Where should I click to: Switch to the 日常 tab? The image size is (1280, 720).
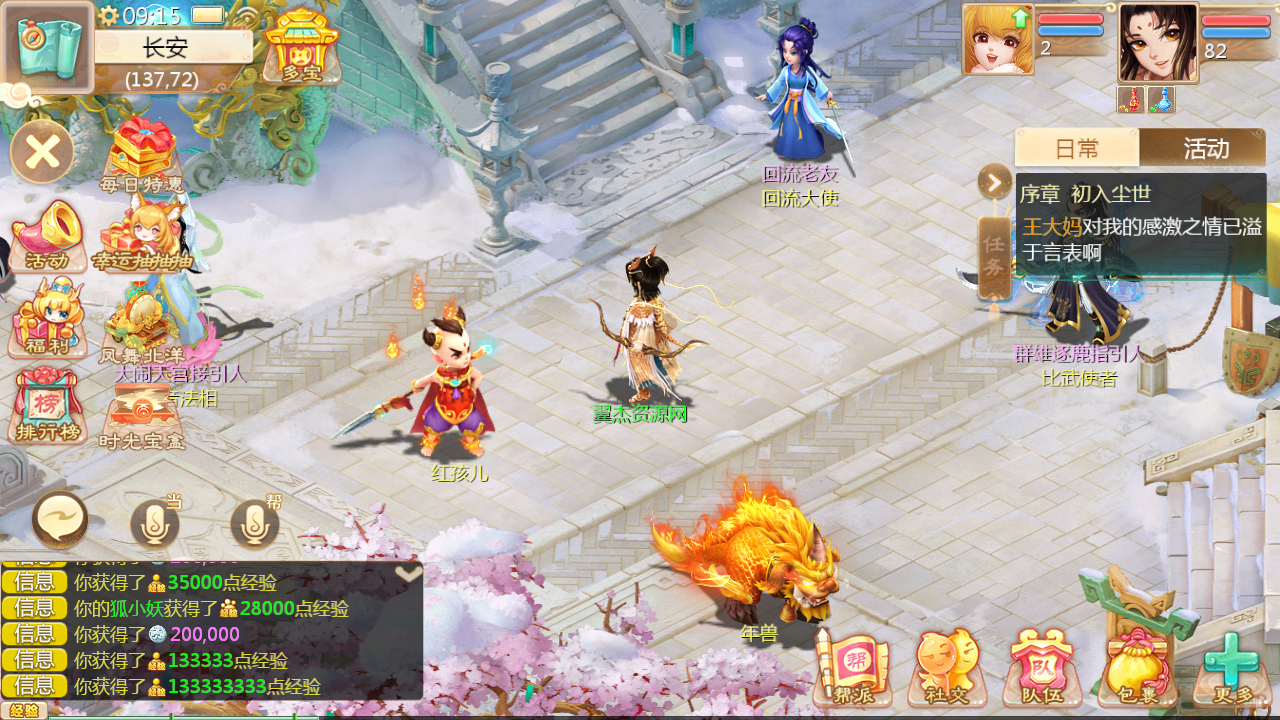(x=1076, y=148)
